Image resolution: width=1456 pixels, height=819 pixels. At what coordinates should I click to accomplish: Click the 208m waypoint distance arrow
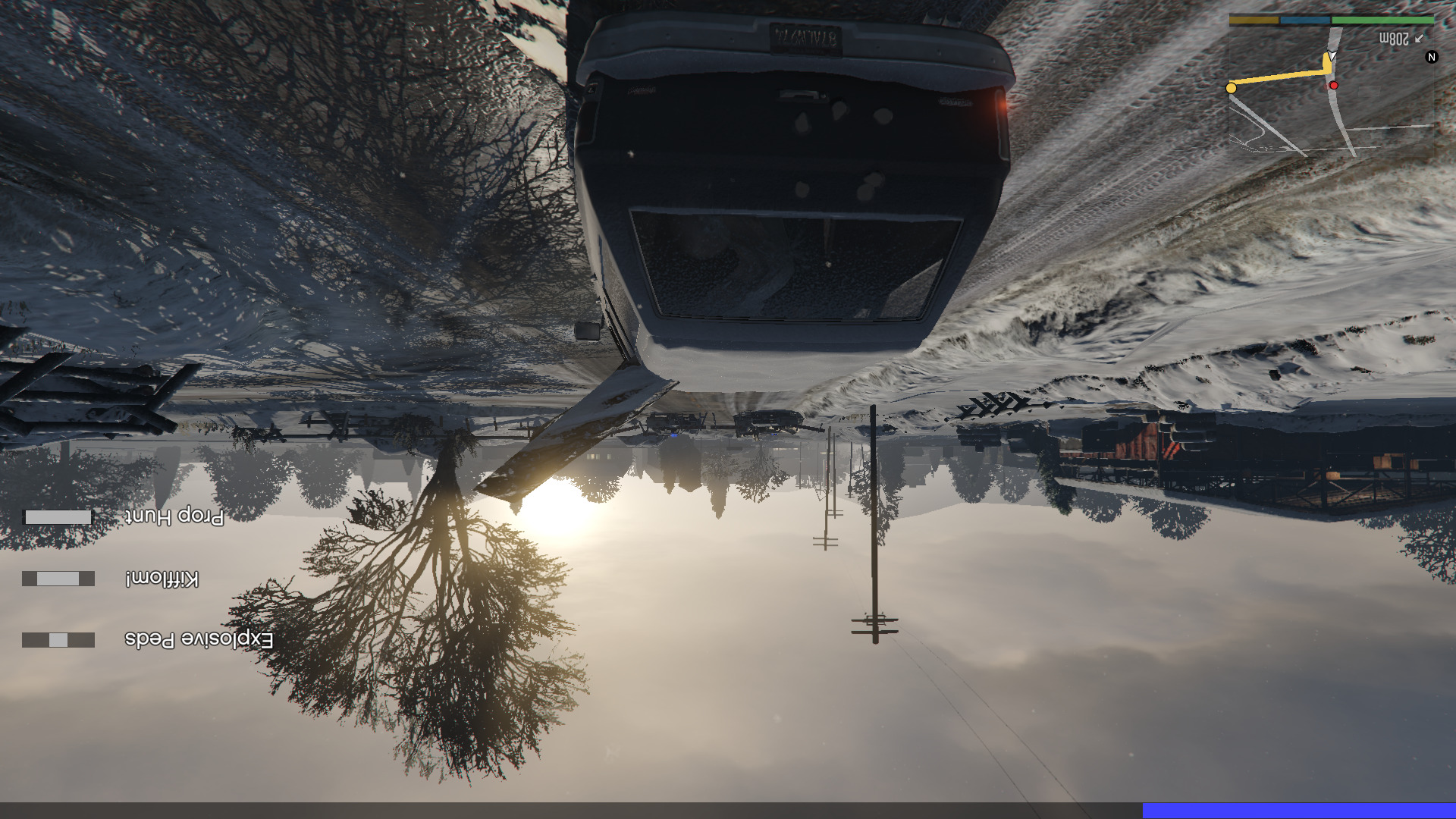[x=1419, y=39]
